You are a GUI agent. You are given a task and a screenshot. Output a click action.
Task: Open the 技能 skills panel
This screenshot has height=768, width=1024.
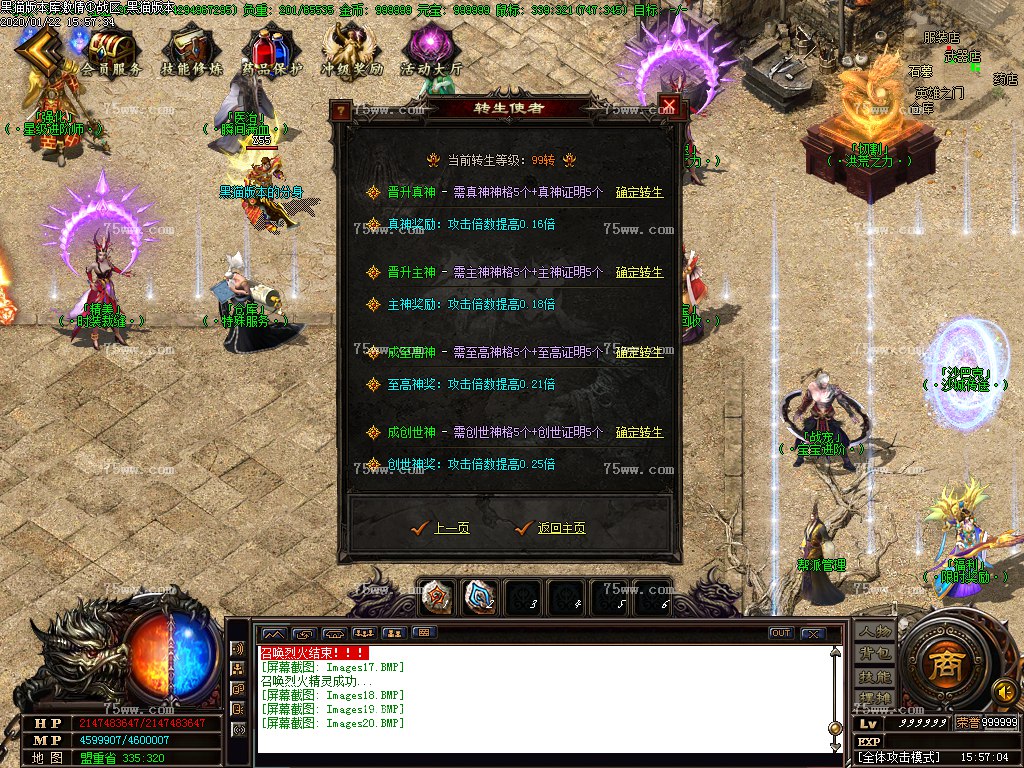874,676
